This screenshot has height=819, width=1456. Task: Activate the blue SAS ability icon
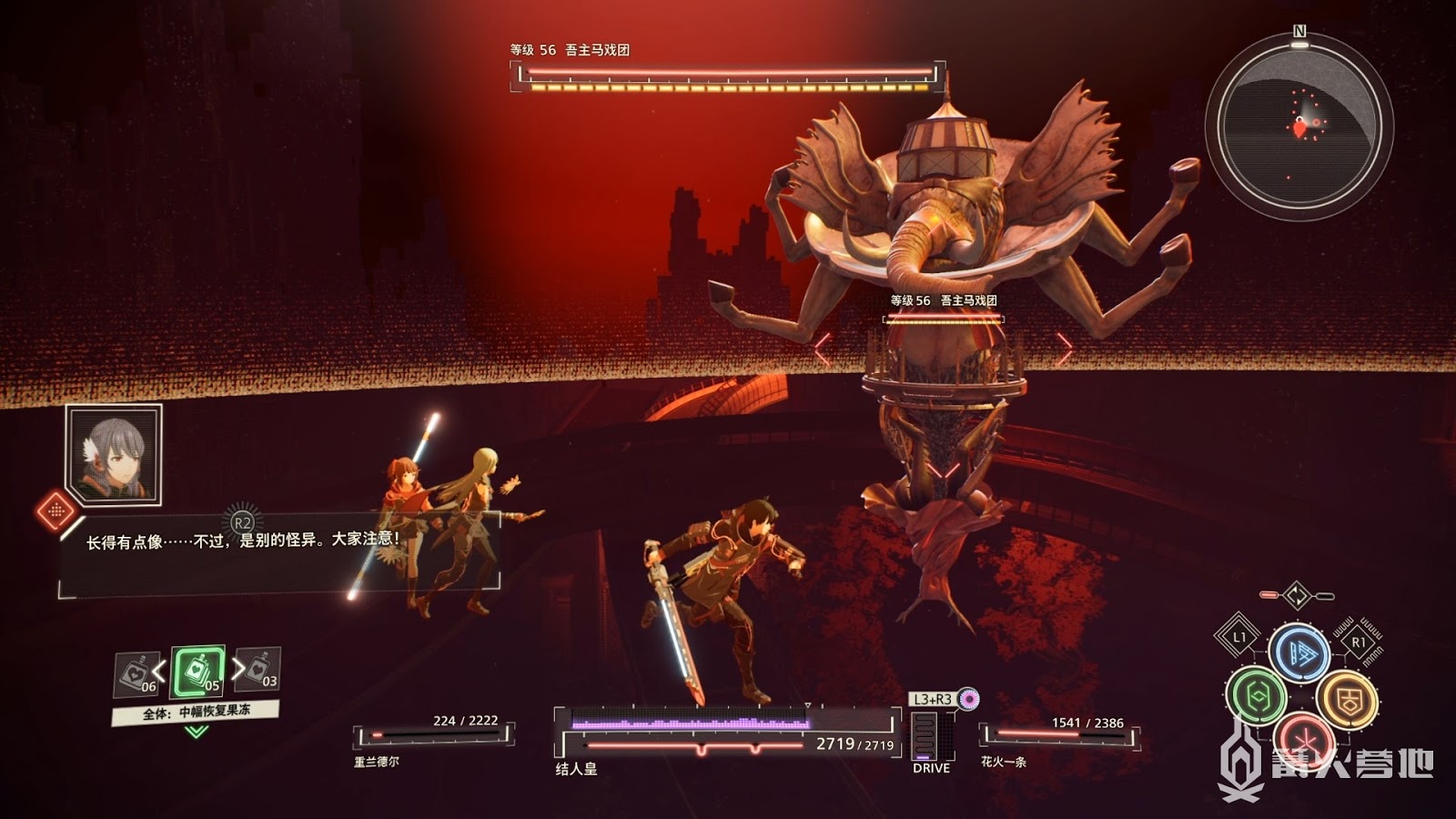(1299, 652)
